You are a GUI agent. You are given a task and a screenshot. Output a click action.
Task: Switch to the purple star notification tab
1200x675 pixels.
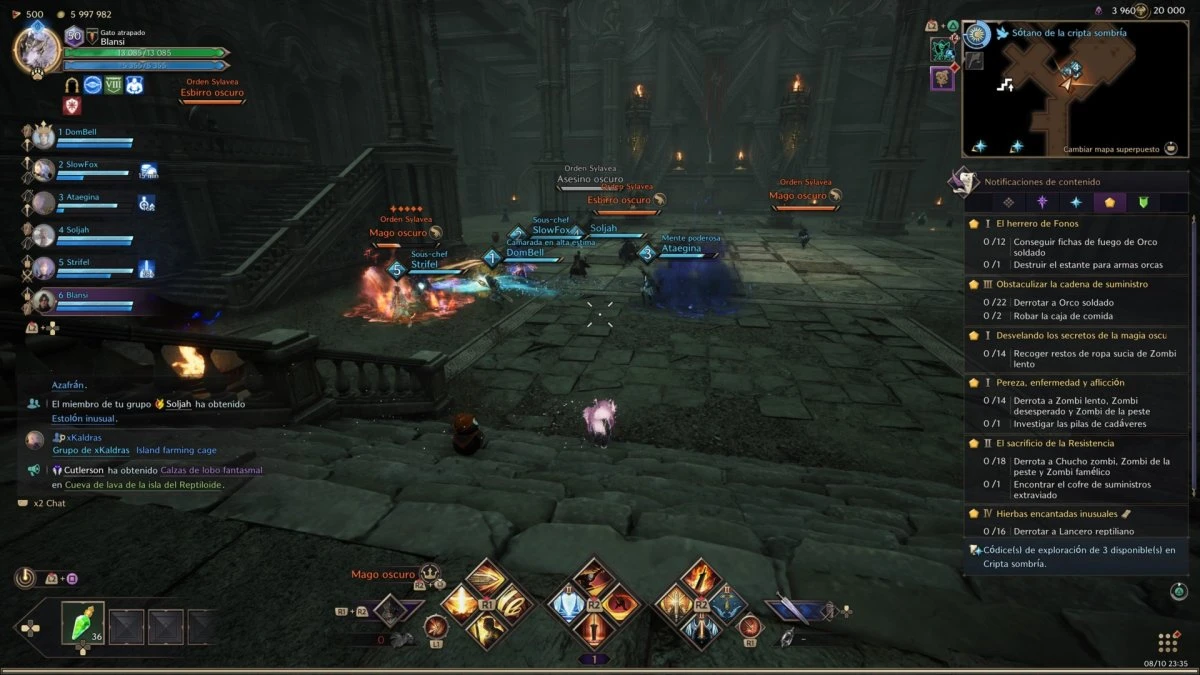[x=1041, y=202]
